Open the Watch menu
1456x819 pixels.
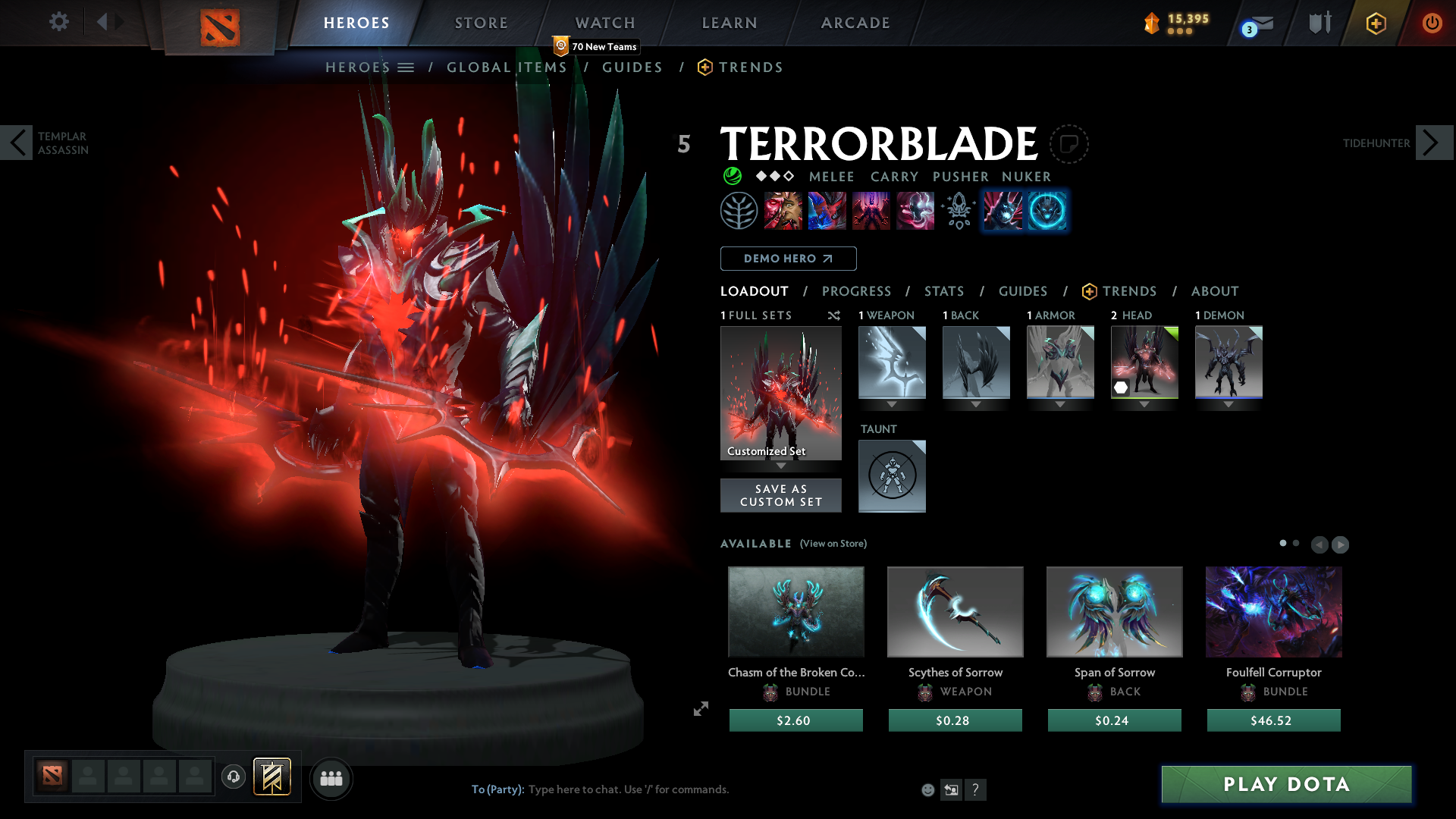coord(604,22)
